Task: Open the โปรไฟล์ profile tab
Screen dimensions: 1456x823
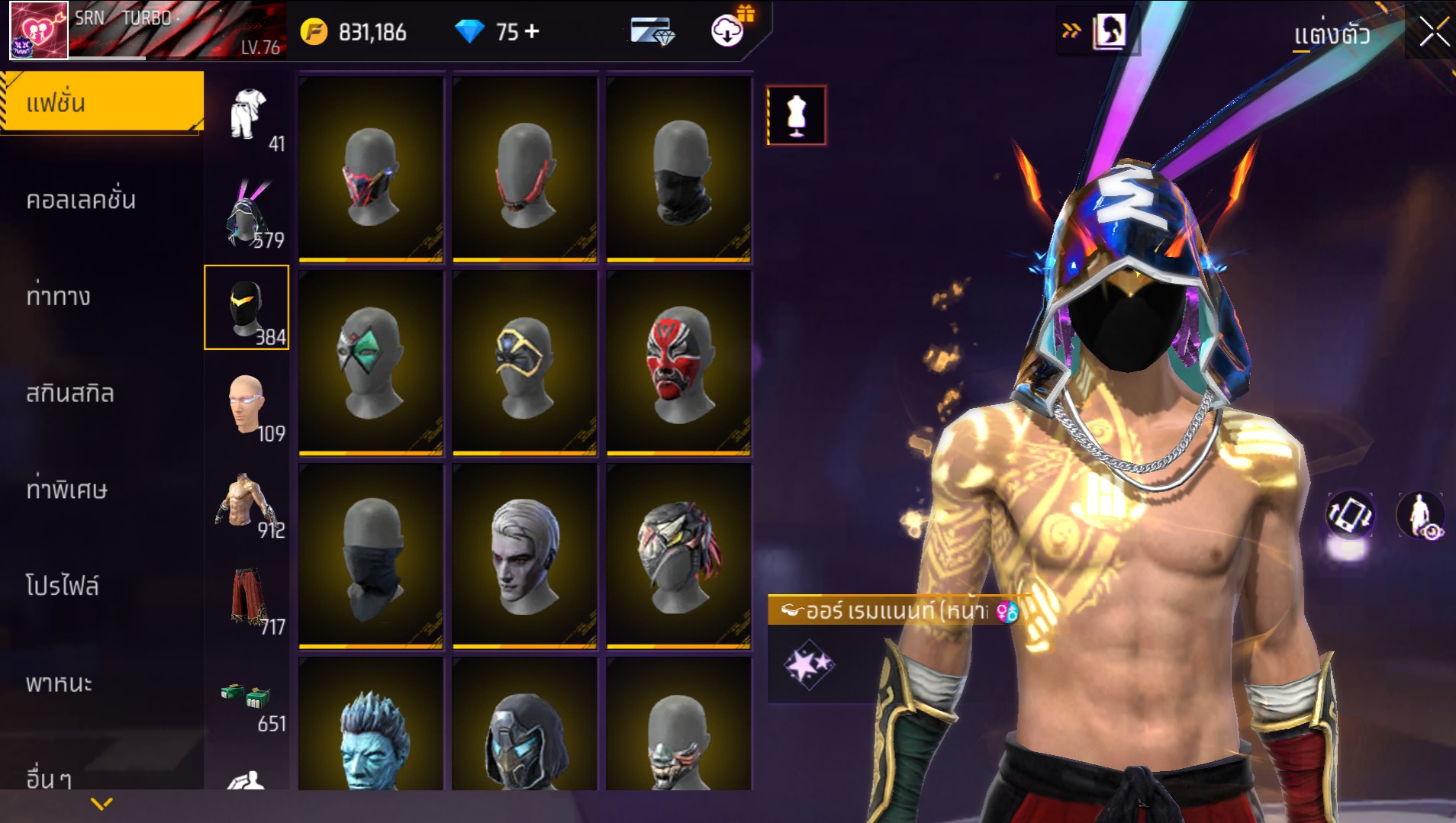Action: 63,586
